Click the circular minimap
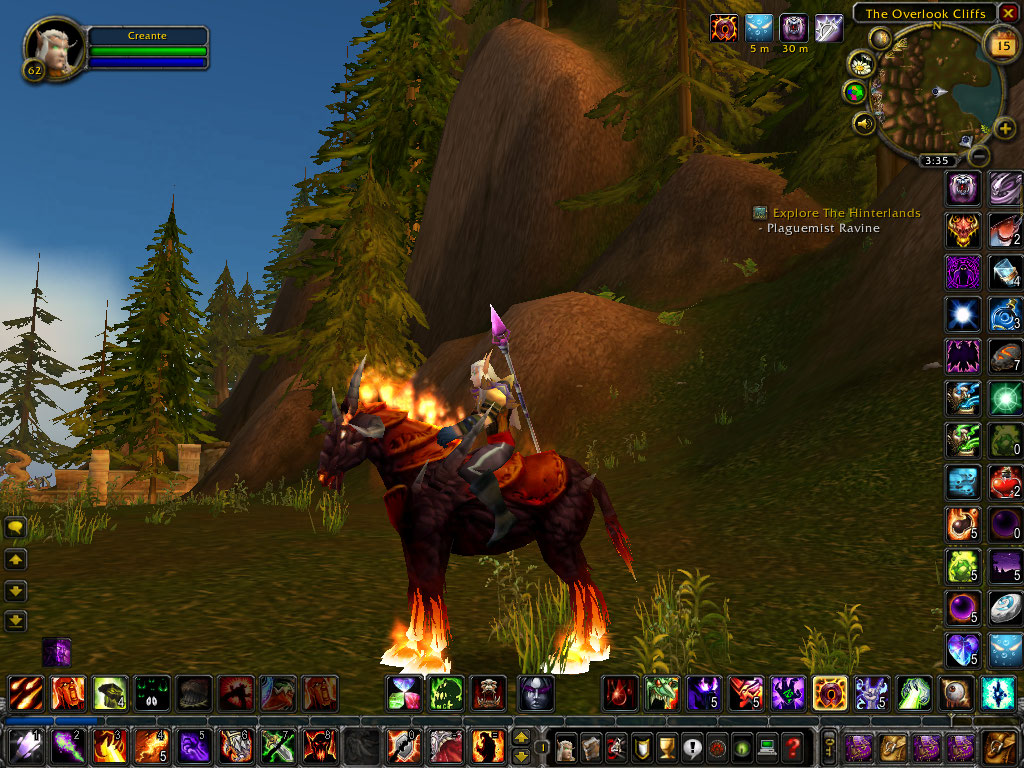This screenshot has width=1024, height=768. (x=940, y=92)
